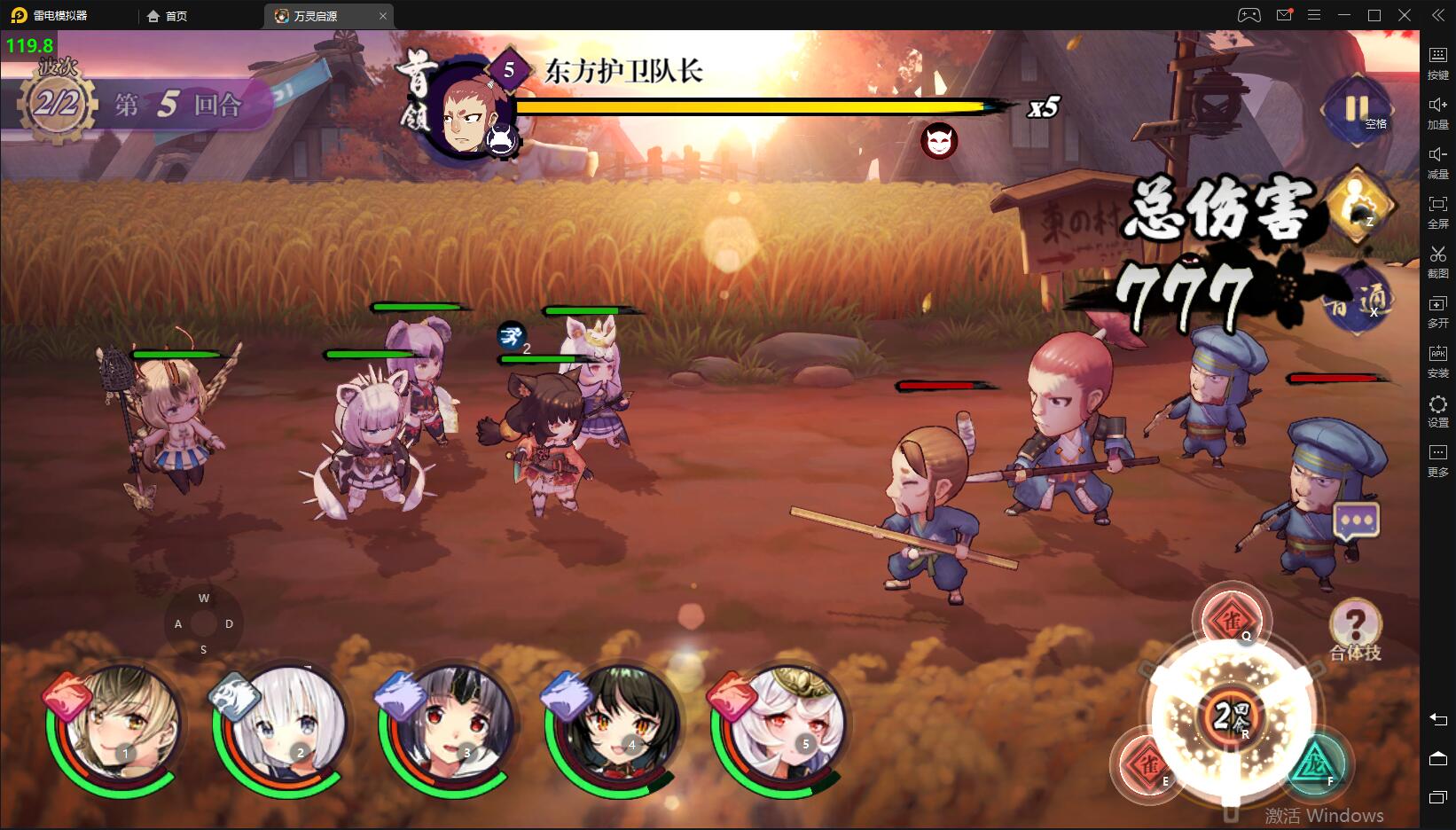Open the emulator 设置 settings
The height and width of the screenshot is (830, 1456).
pyautogui.click(x=1437, y=411)
